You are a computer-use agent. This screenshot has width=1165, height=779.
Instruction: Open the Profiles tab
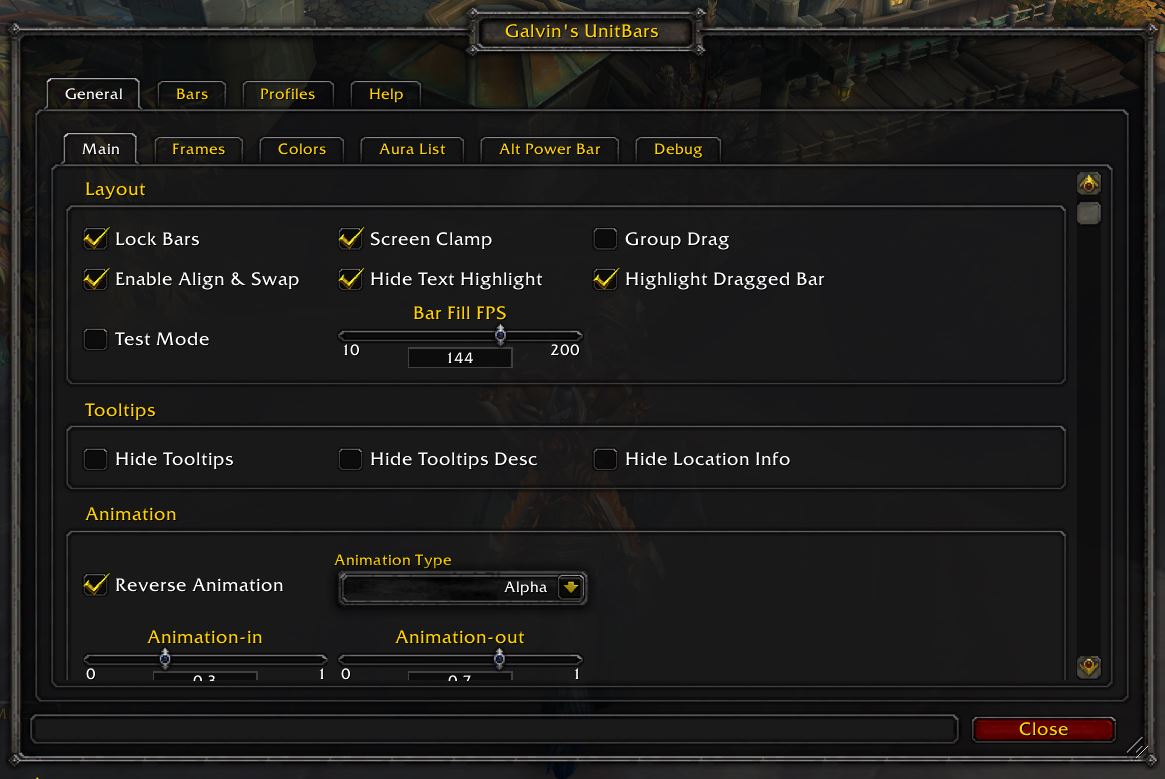tap(287, 94)
